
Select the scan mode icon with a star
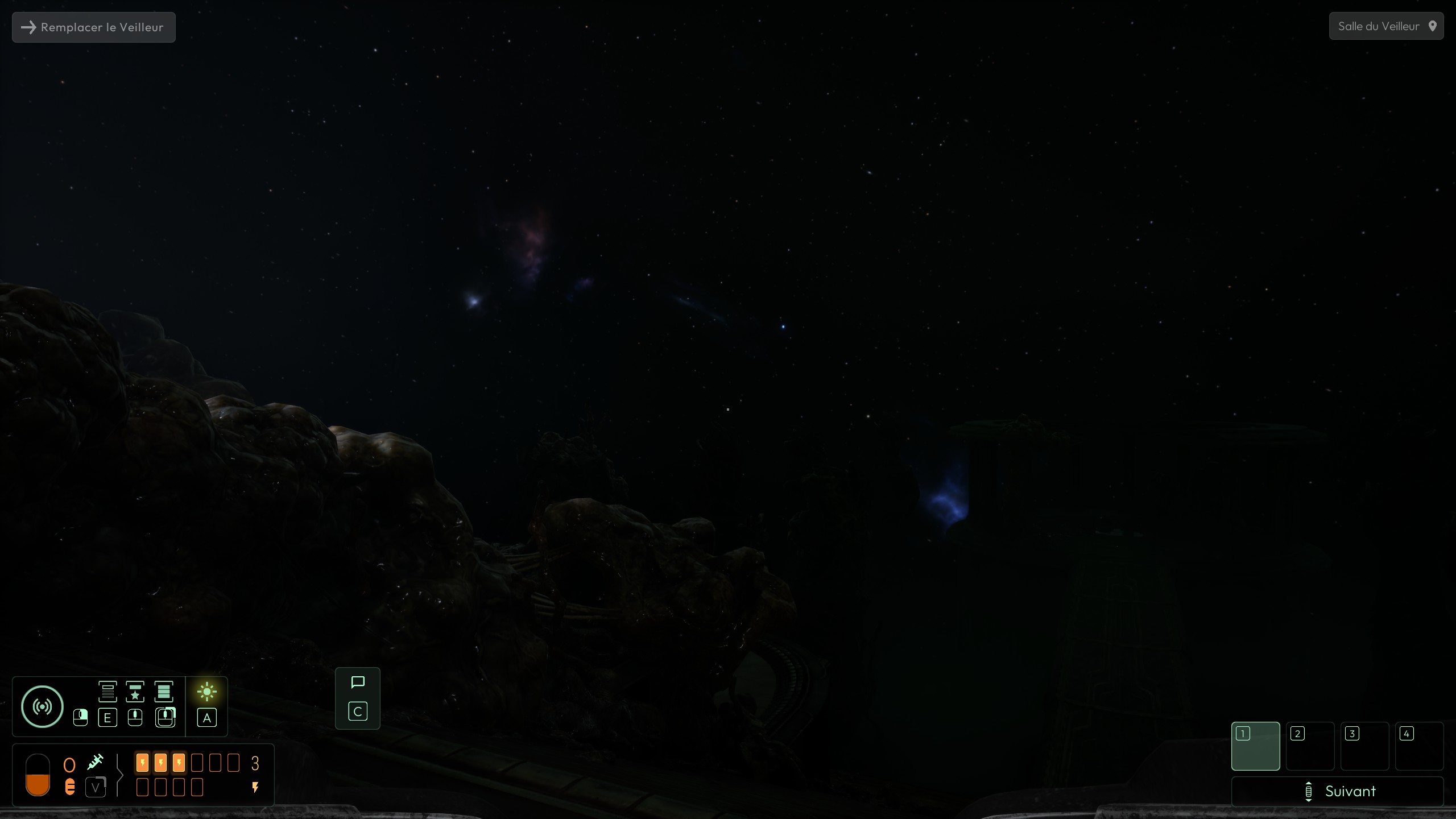[135, 692]
